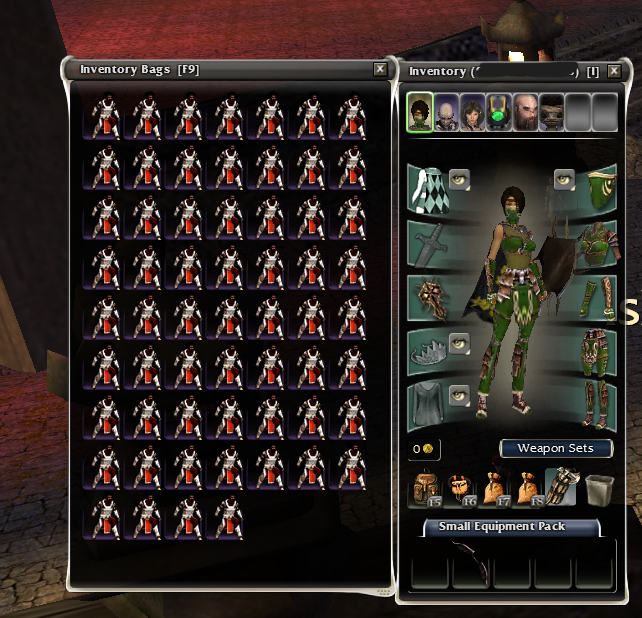
Task: Select the green-gem golem hero portrait
Action: (x=499, y=111)
